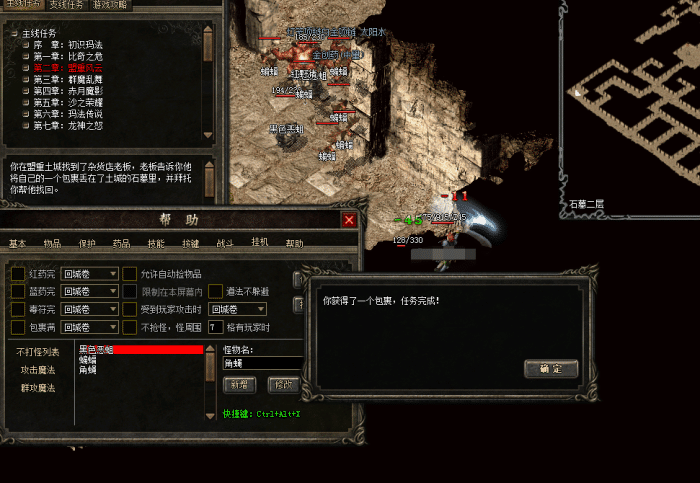Focus the 怪物名 input field
Viewport: 700px width, 483px height.
pyautogui.click(x=262, y=364)
